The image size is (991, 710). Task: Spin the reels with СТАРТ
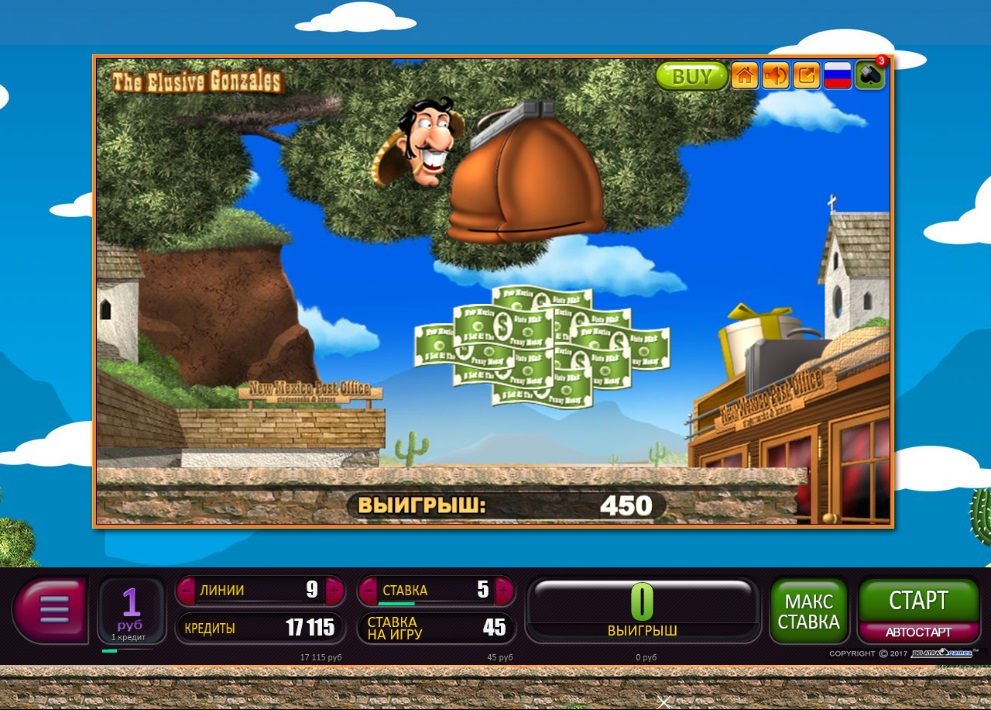pyautogui.click(x=918, y=601)
